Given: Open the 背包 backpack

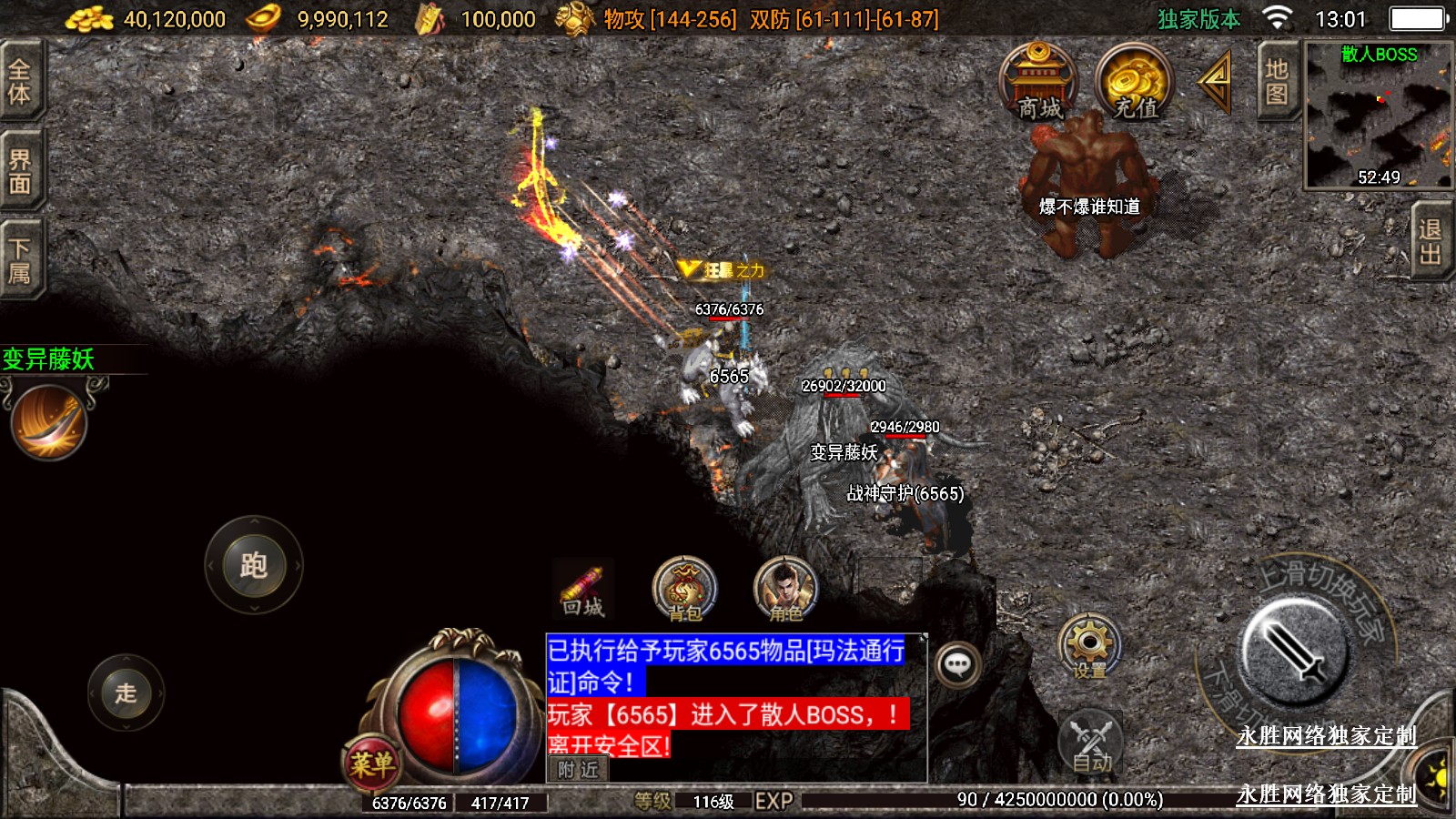Looking at the screenshot, I should [684, 591].
